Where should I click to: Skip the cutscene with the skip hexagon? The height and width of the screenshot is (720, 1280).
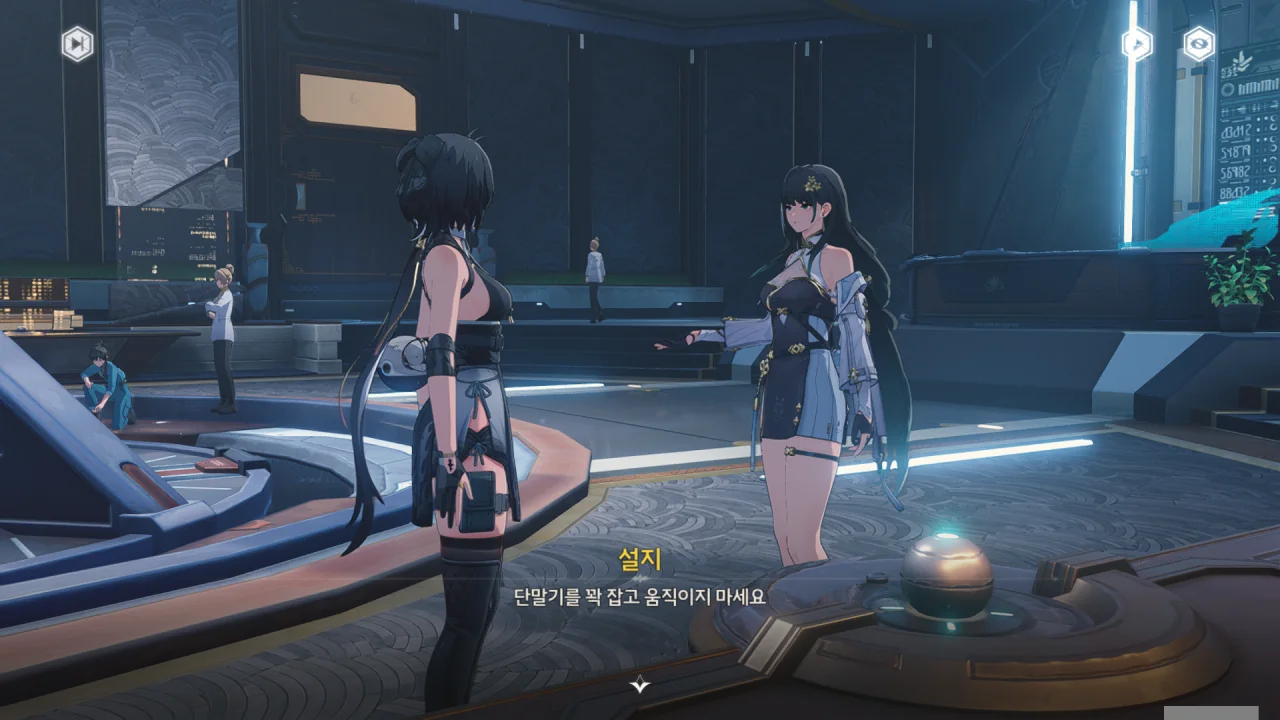point(77,44)
